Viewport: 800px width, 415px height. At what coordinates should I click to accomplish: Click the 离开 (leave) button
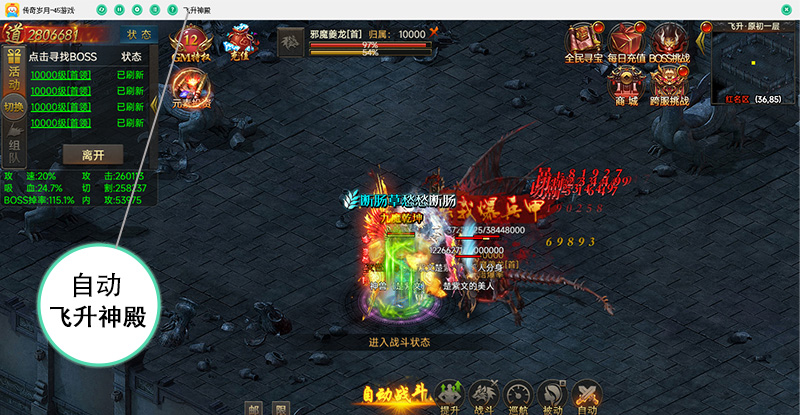[93, 155]
